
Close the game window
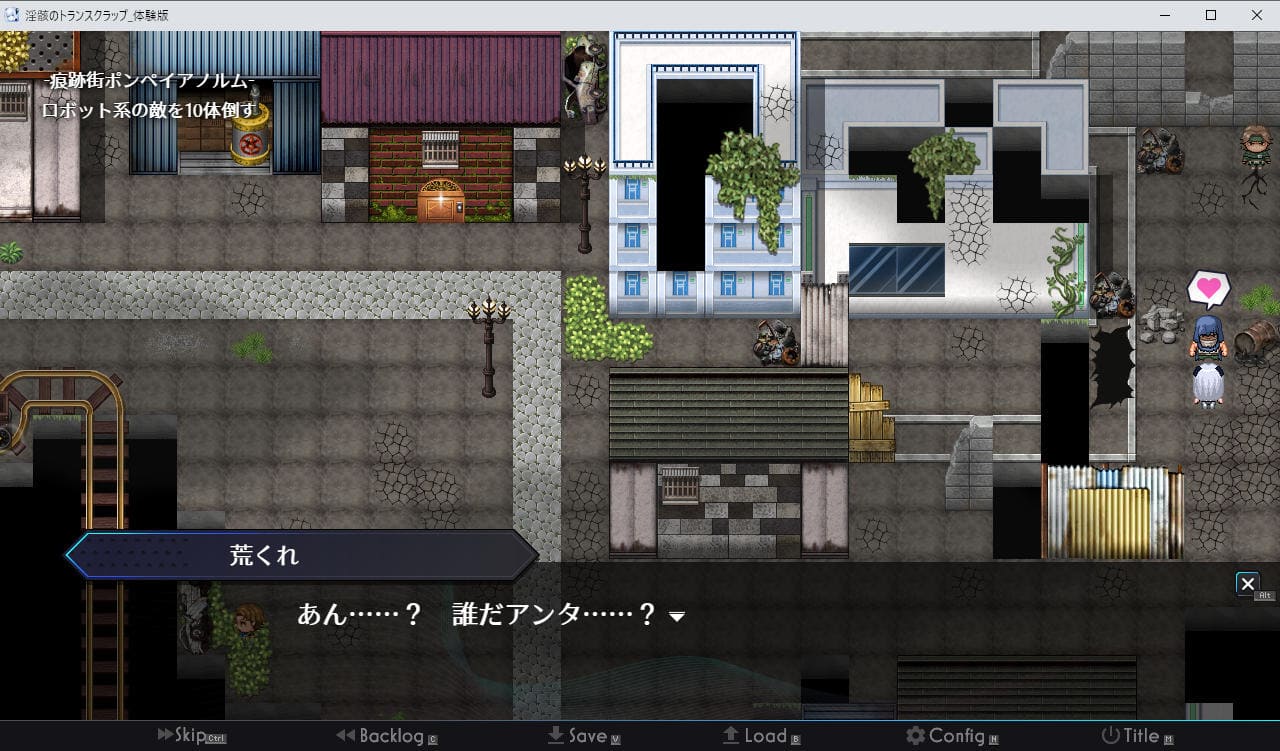coord(1256,15)
